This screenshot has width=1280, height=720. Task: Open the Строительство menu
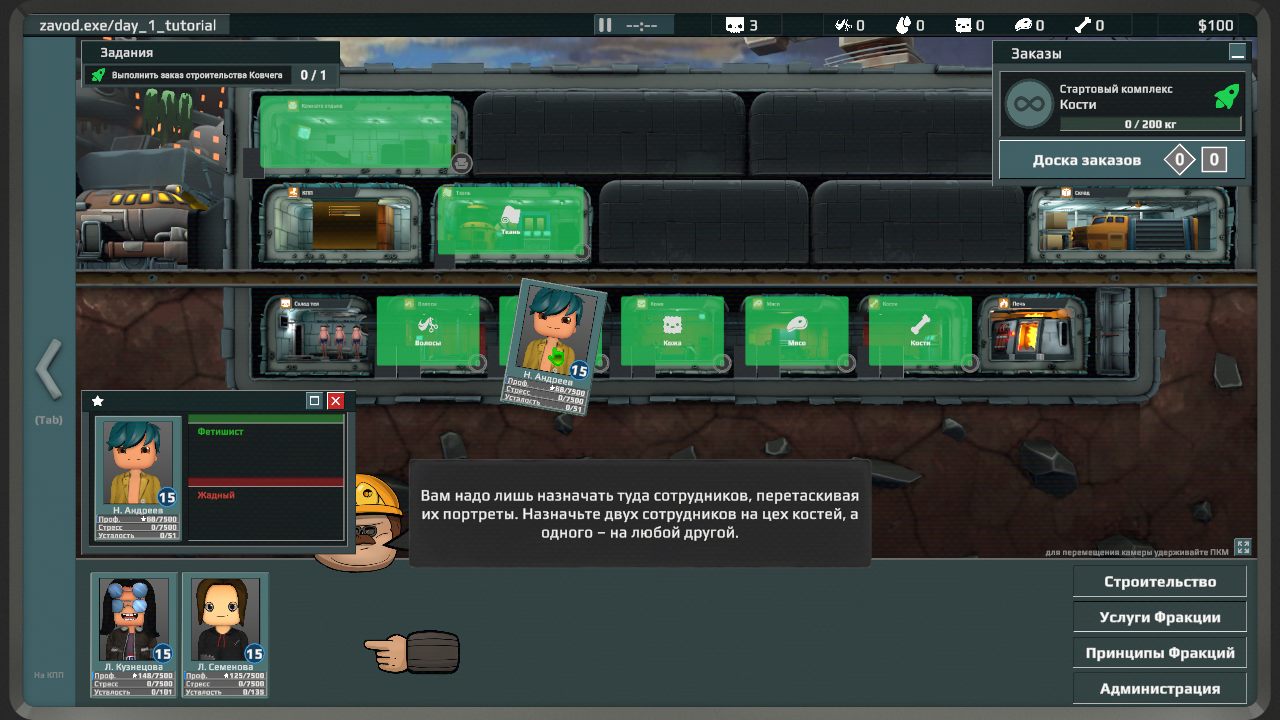[1160, 581]
